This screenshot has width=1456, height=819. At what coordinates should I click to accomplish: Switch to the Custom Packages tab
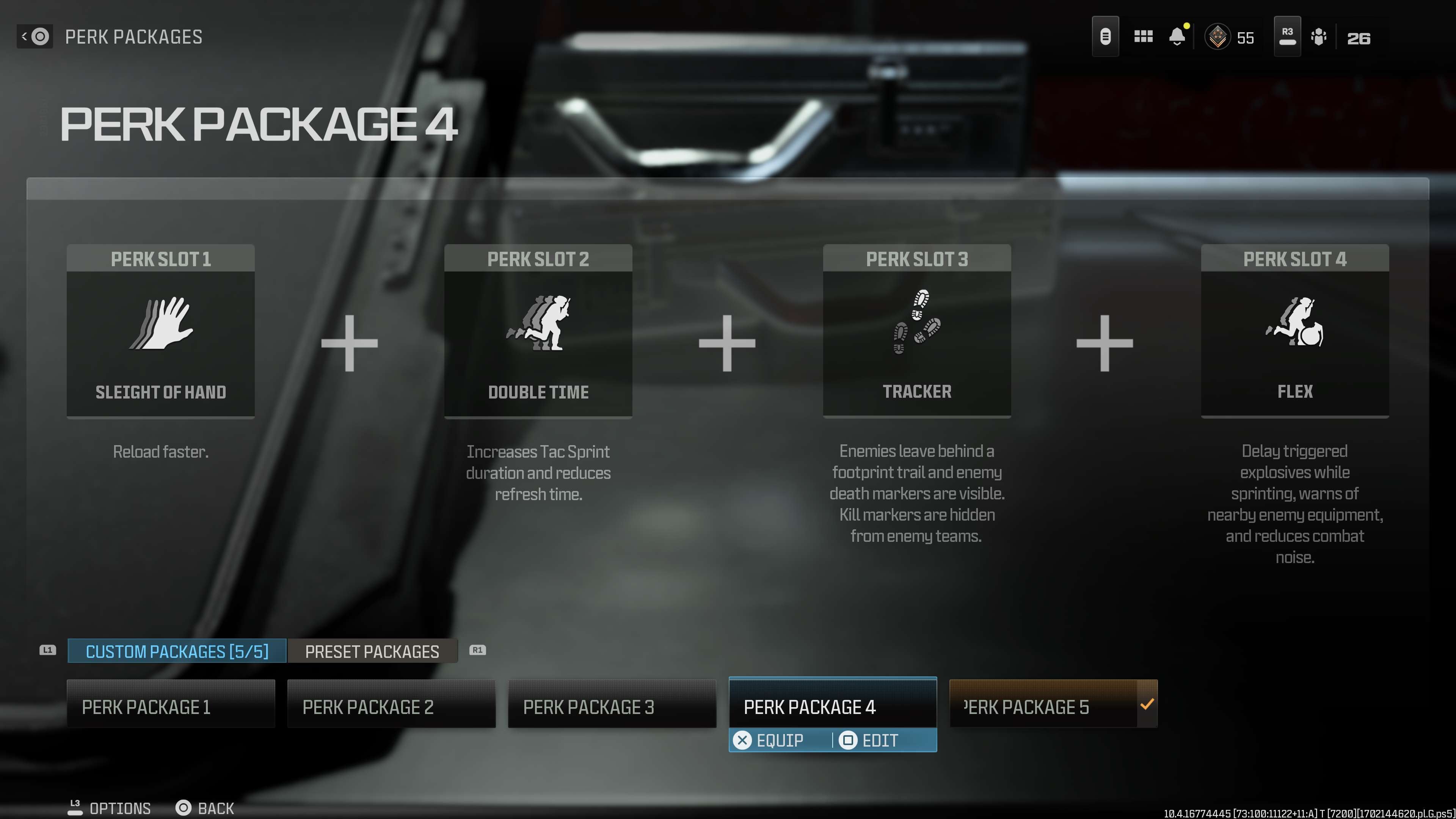click(177, 651)
